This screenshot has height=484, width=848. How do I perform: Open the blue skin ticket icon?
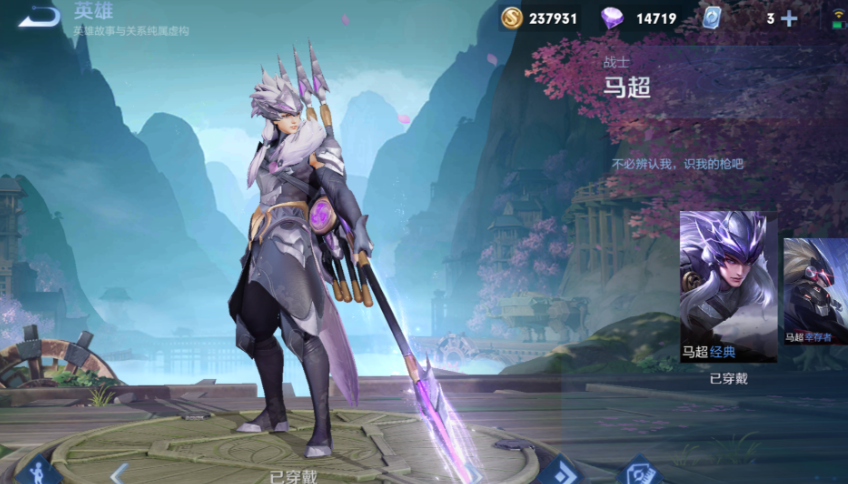pos(711,18)
